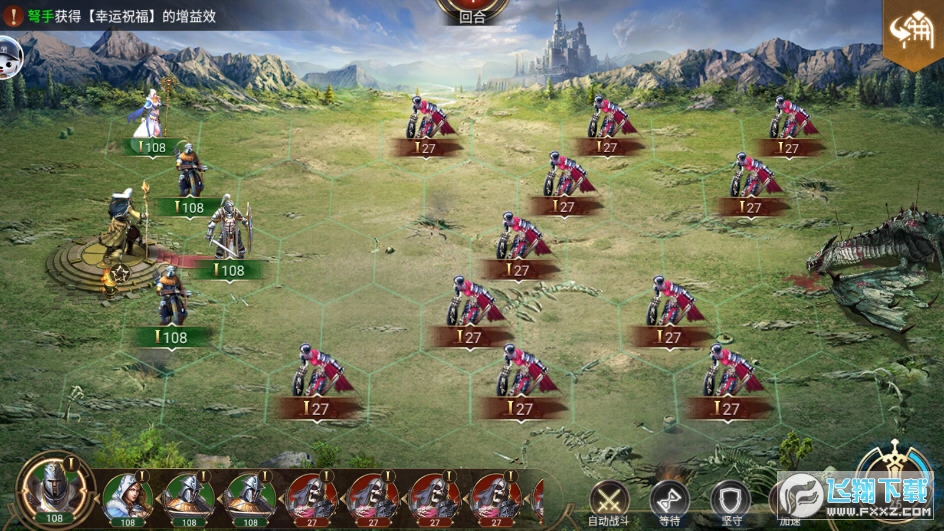Activate the defend (坚守) shield command
This screenshot has width=944, height=531.
click(x=730, y=498)
